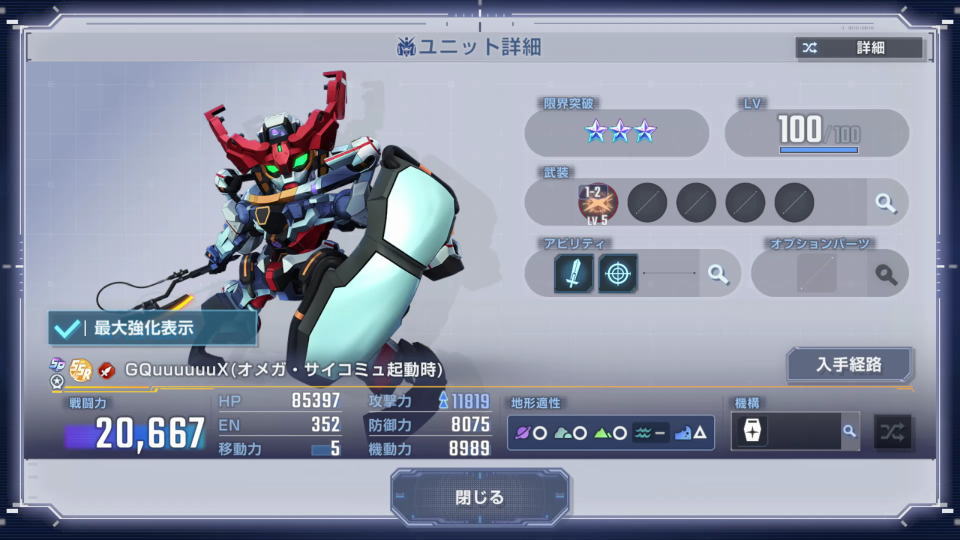
Task: Close the unit details with 閉じる
Action: click(x=480, y=497)
